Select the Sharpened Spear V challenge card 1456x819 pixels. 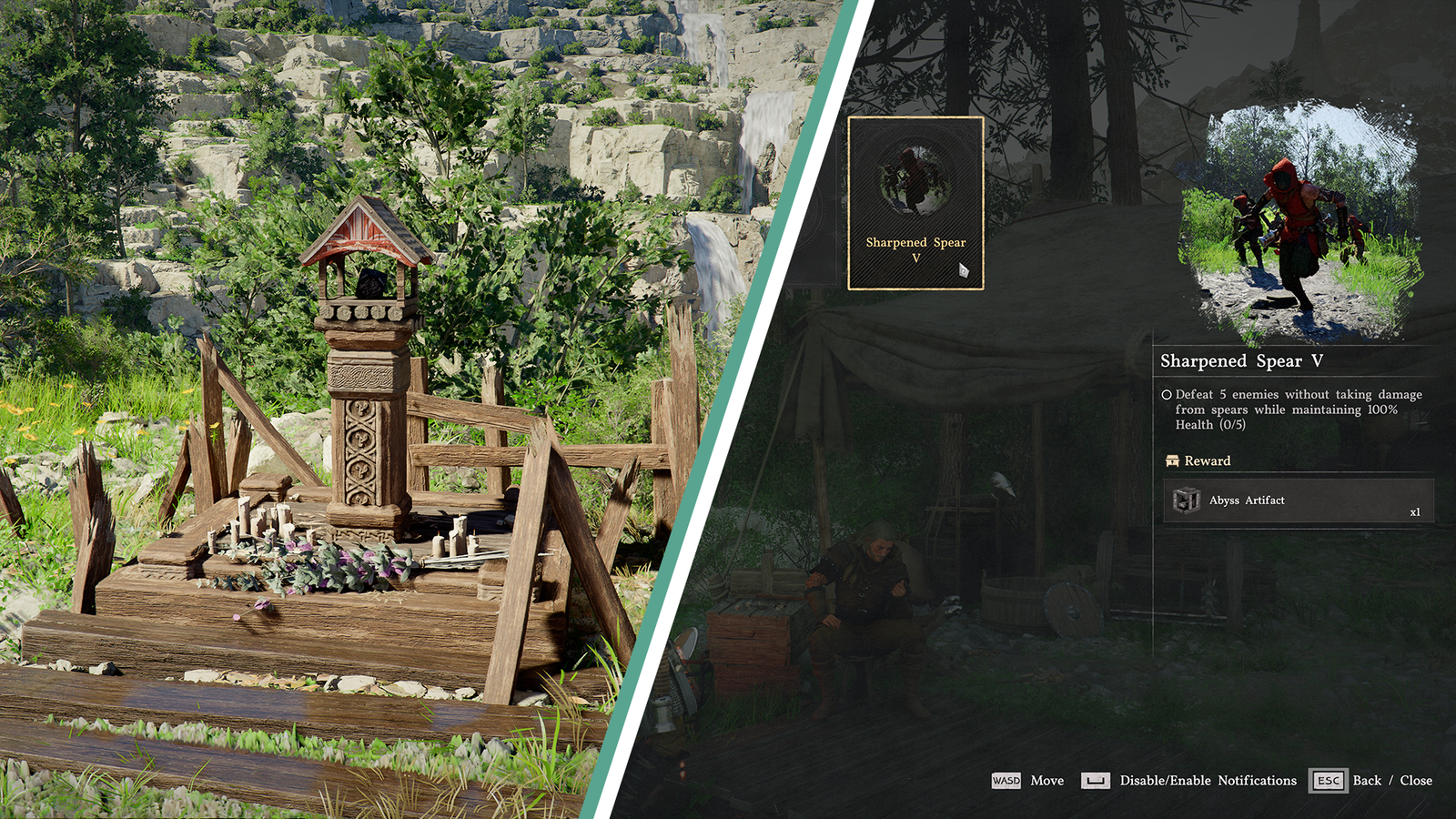(915, 203)
